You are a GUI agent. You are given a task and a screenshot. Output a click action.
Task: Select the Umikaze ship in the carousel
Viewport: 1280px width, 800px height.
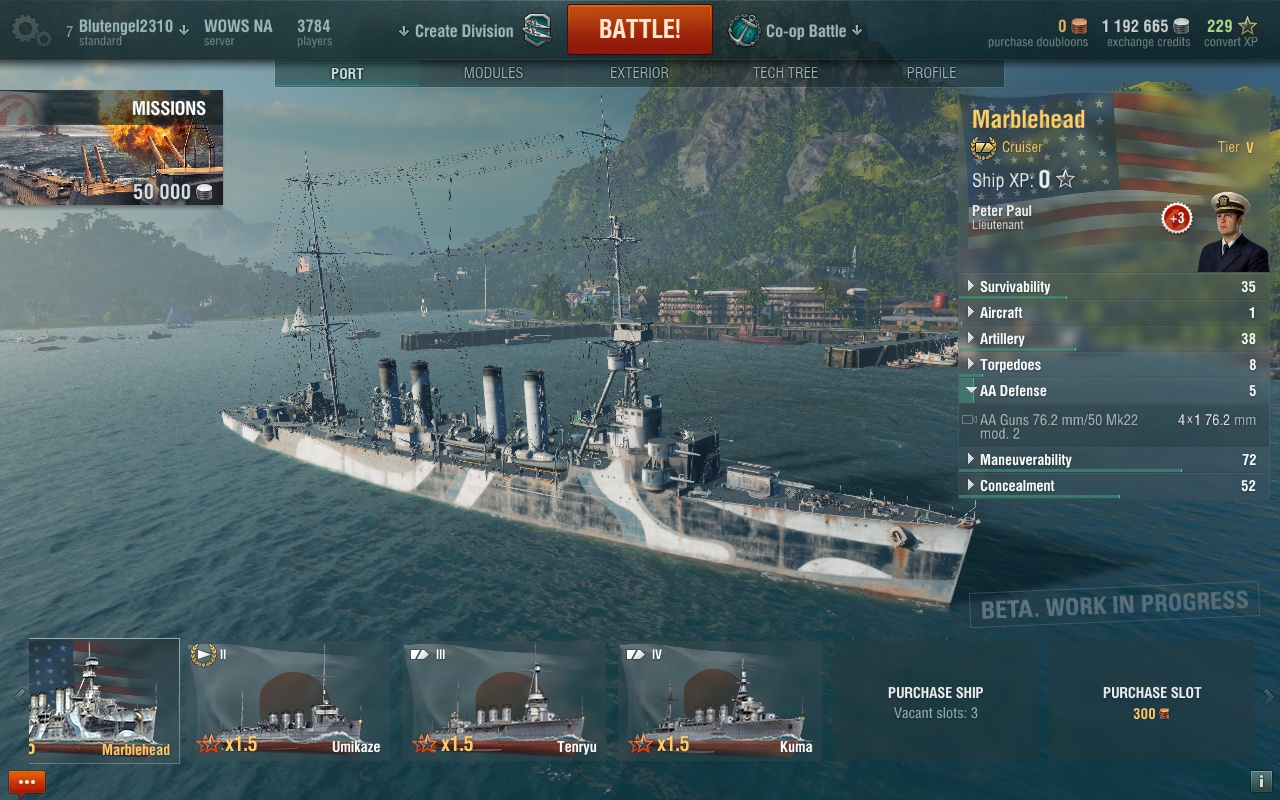coord(290,700)
